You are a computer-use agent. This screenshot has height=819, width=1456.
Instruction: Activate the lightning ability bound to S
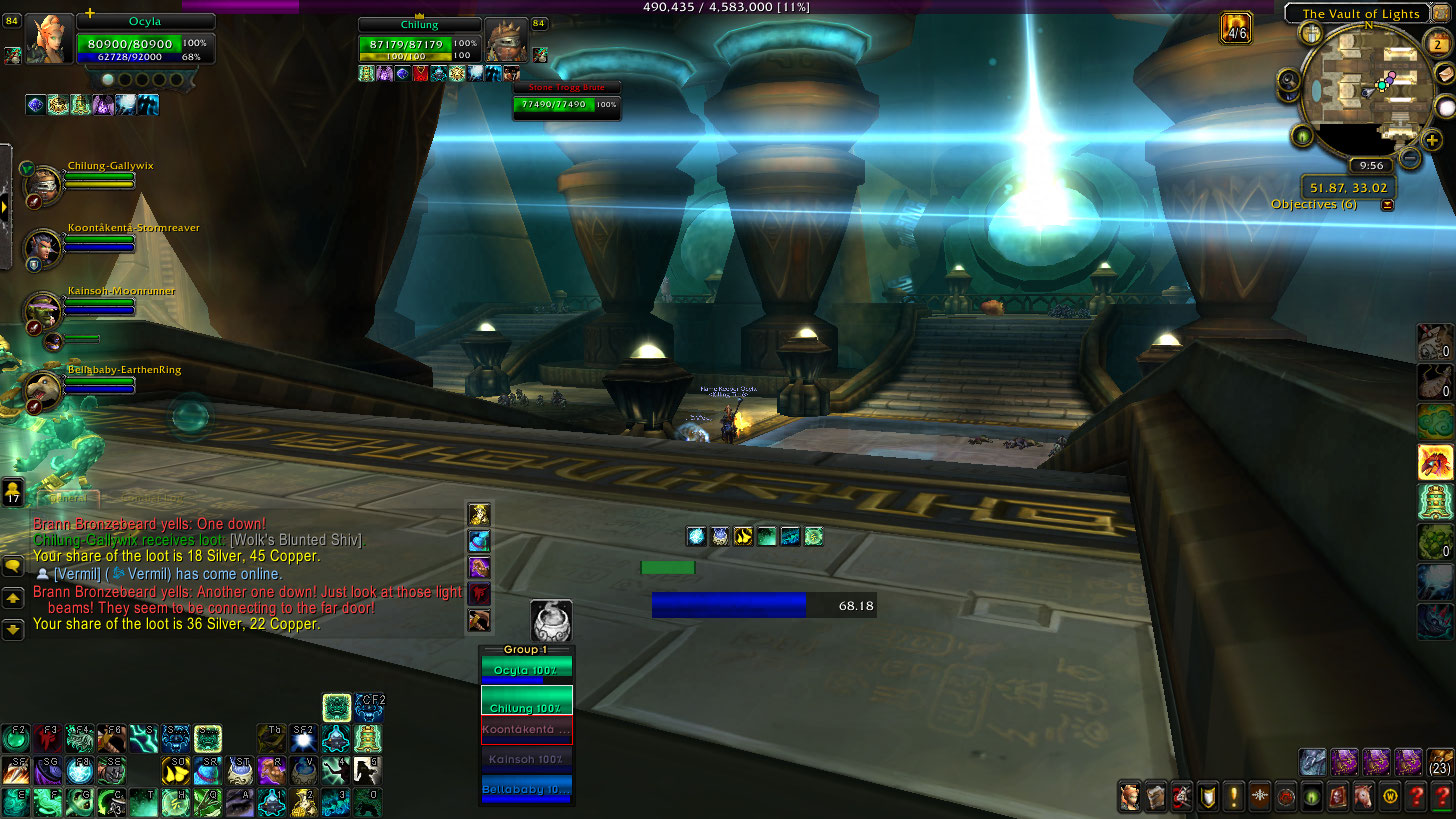tap(142, 739)
